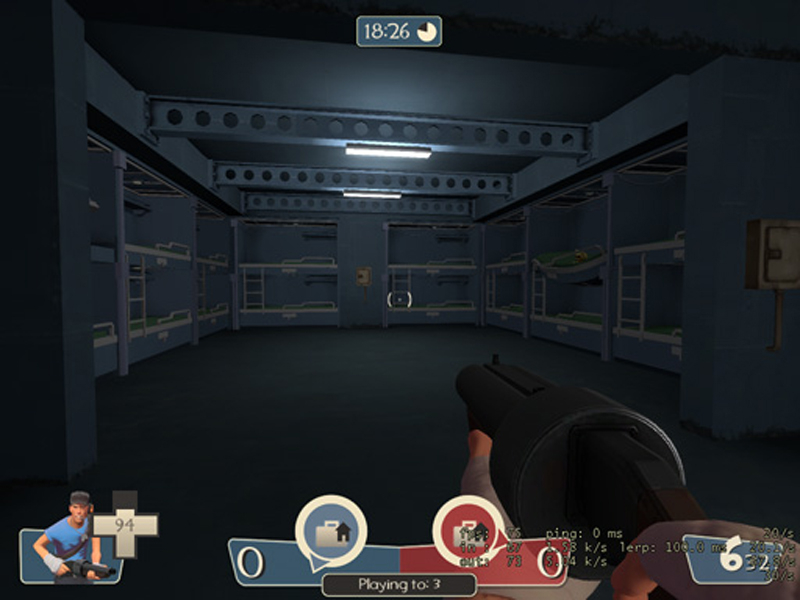The width and height of the screenshot is (800, 600).
Task: Select the RED intelligence briefcase icon
Action: click(468, 532)
